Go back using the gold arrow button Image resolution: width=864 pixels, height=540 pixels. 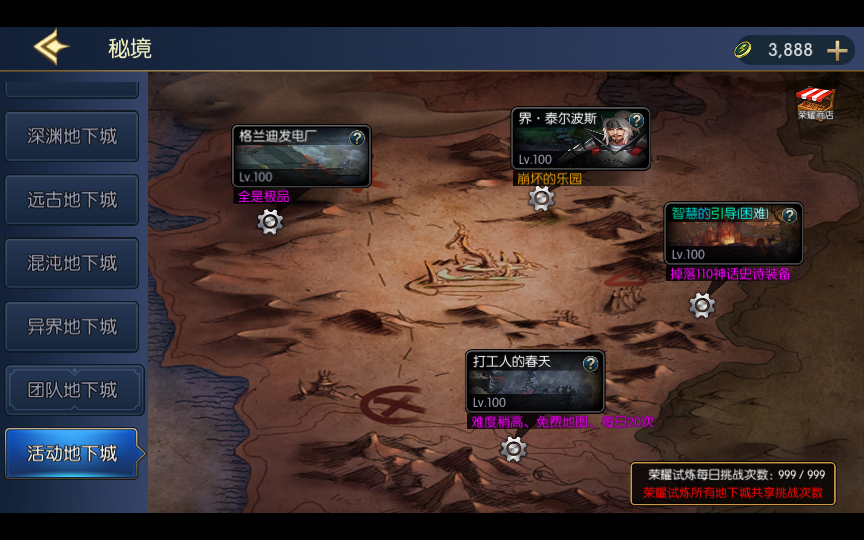coord(50,48)
